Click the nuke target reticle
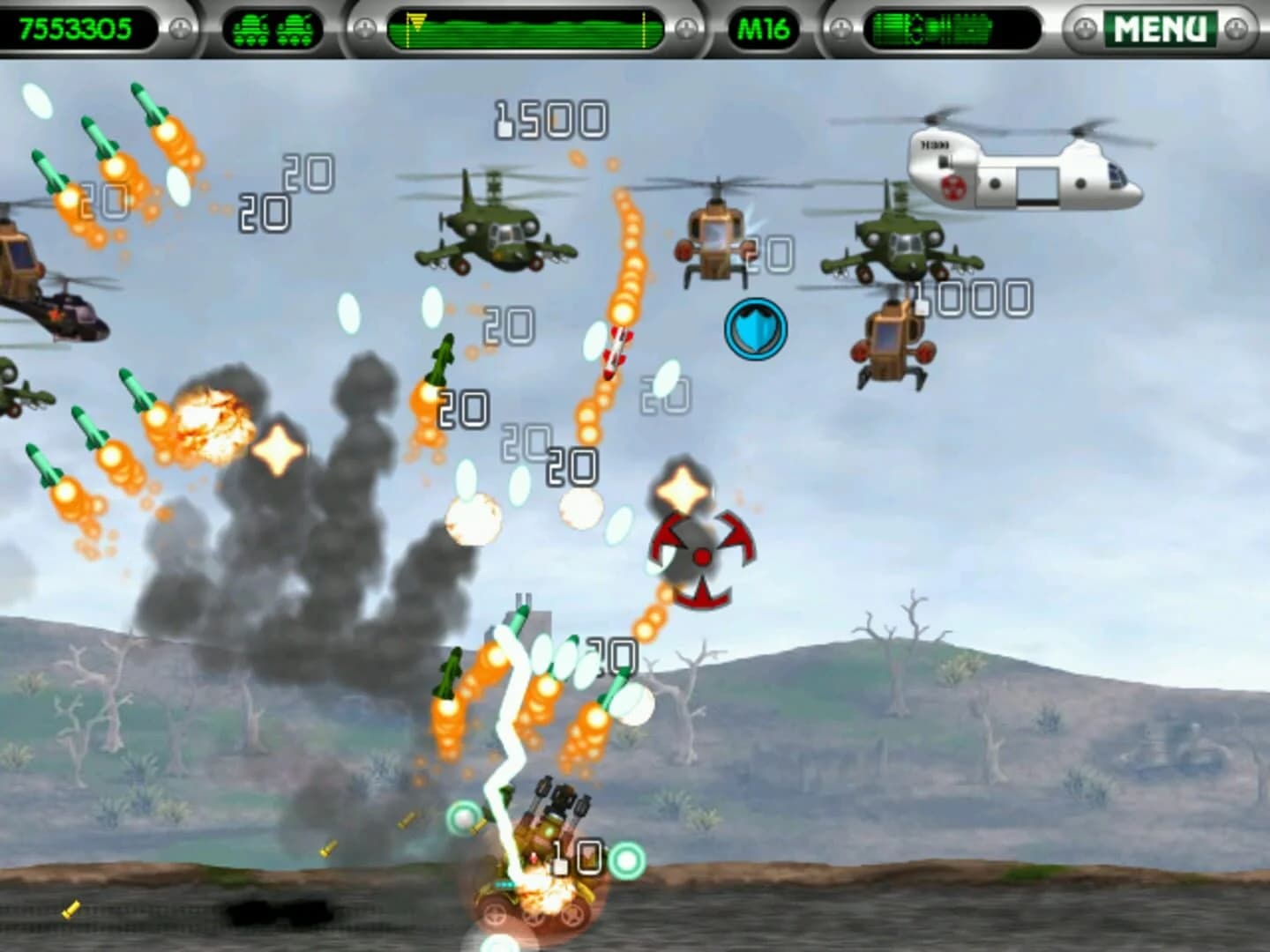1270x952 pixels. [699, 555]
